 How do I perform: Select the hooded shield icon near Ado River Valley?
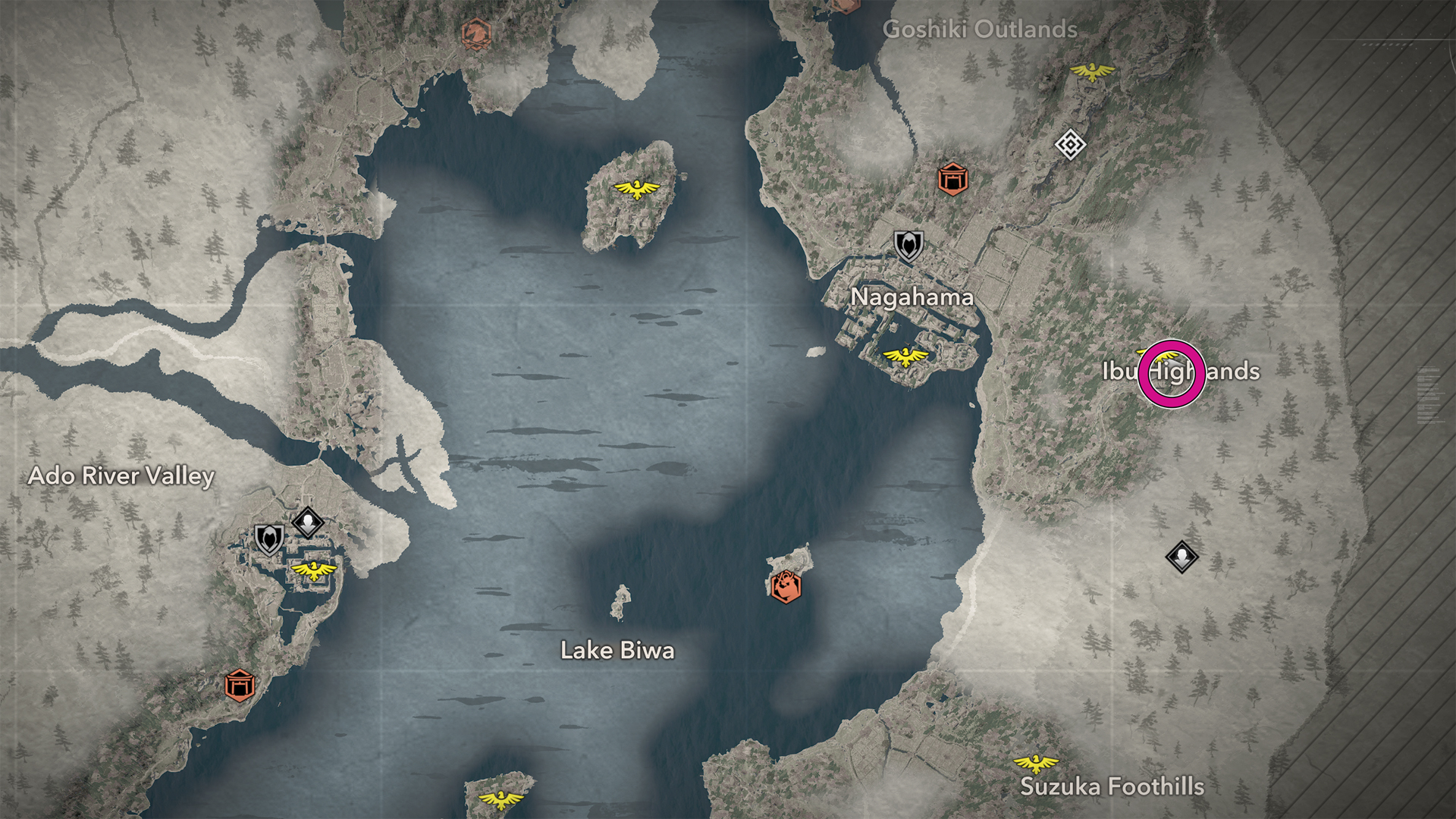[268, 539]
